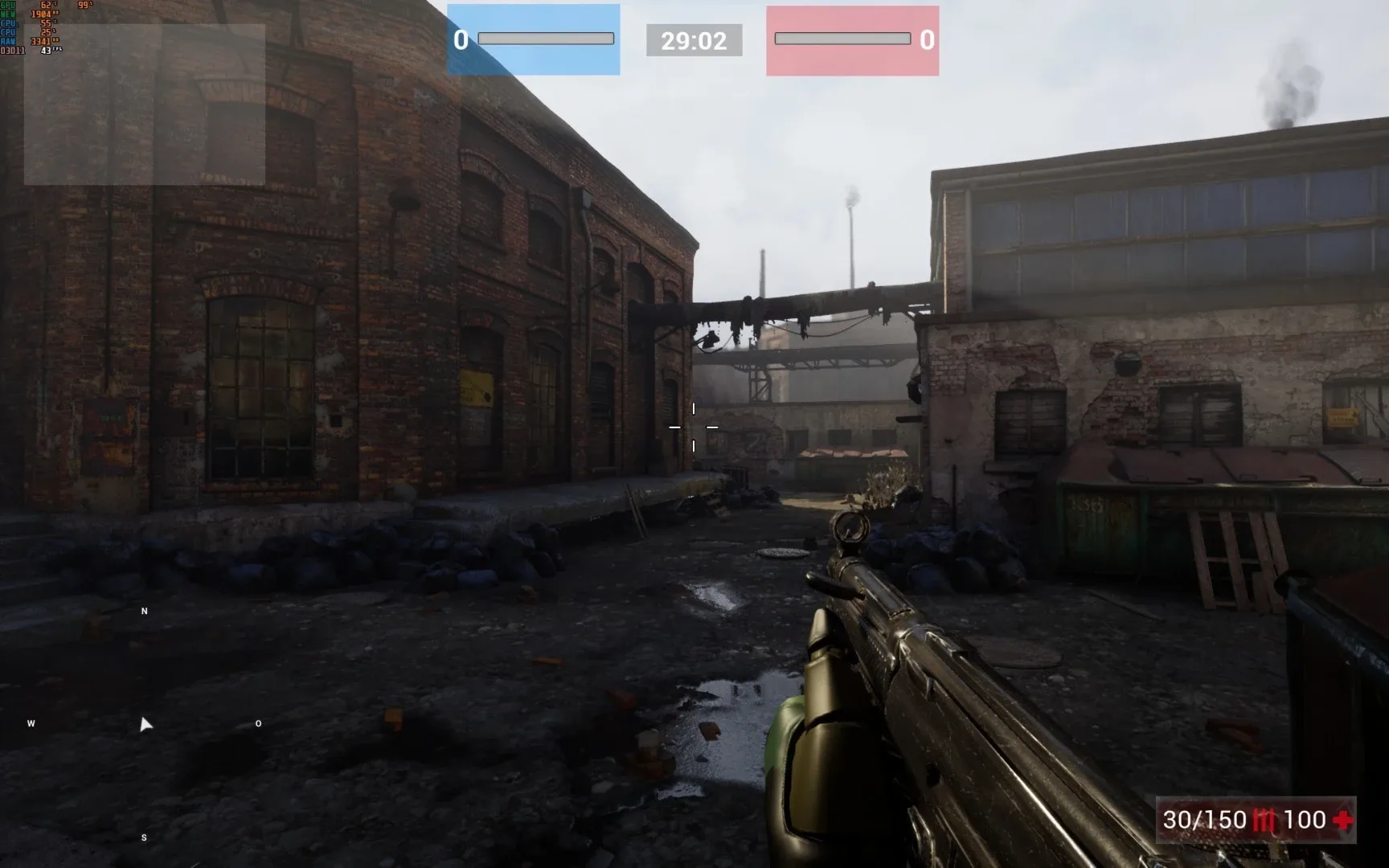Click the red health cross icon
Screen dimensions: 1389x868
(1341, 821)
